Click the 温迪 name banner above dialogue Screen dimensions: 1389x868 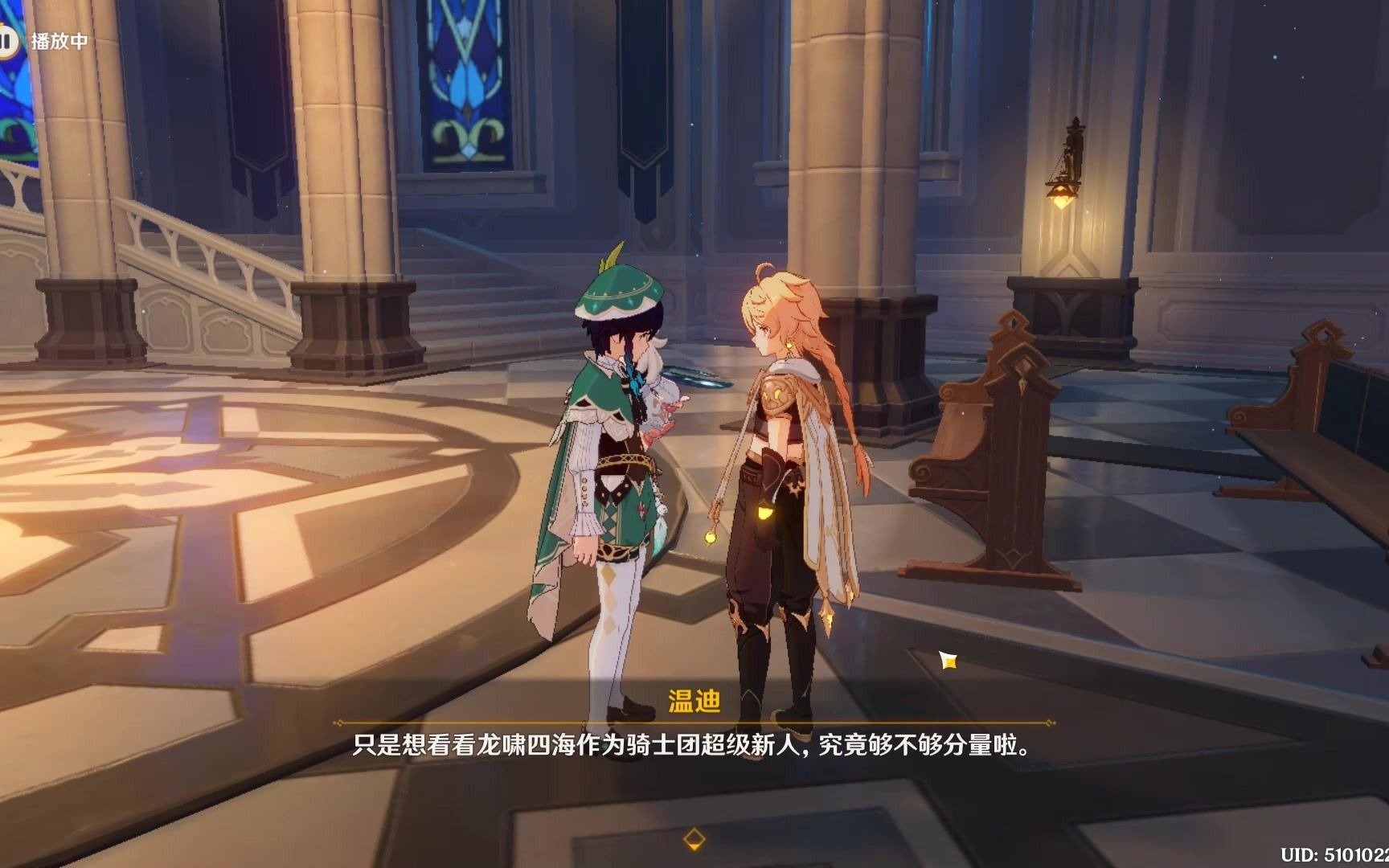tap(696, 701)
